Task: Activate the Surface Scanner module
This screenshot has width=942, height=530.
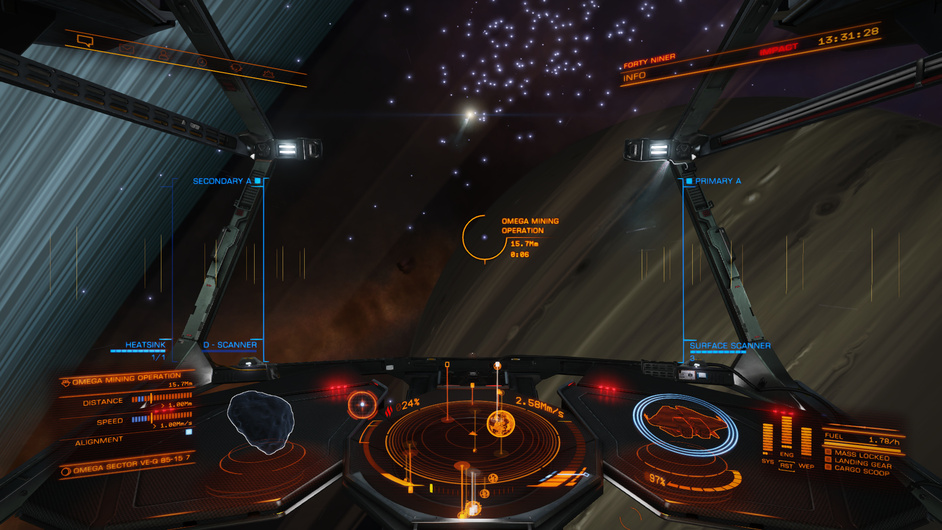Action: click(730, 346)
